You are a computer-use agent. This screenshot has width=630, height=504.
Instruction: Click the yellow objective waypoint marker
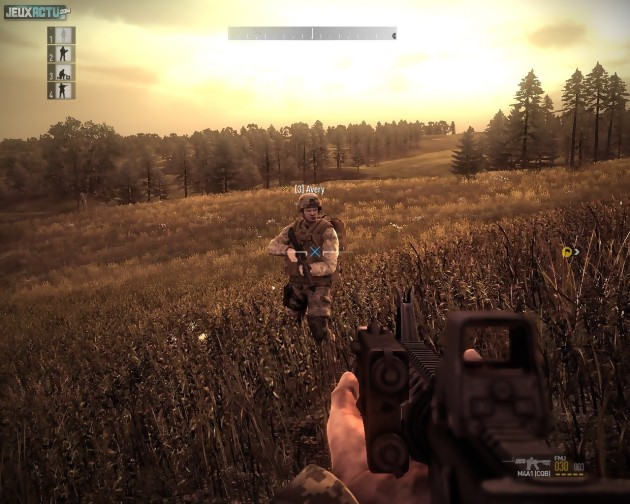point(567,252)
